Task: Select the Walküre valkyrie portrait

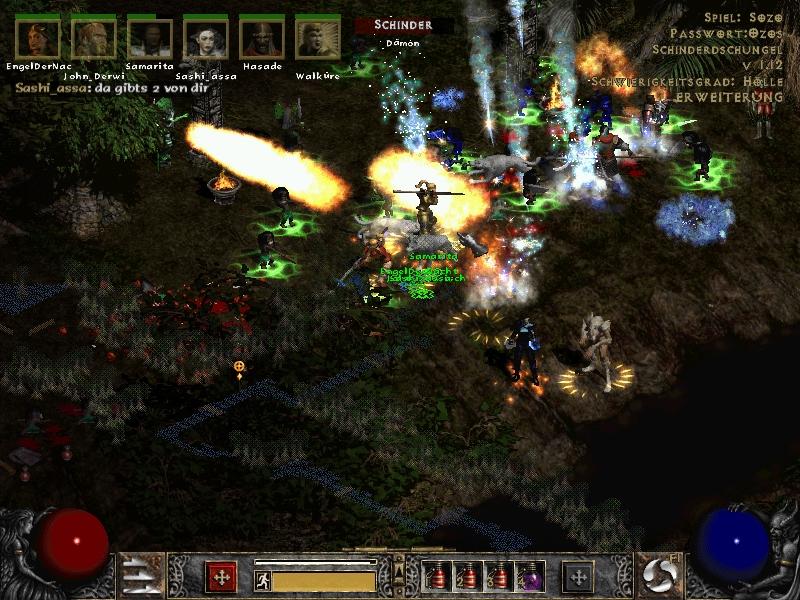Action: click(x=317, y=38)
